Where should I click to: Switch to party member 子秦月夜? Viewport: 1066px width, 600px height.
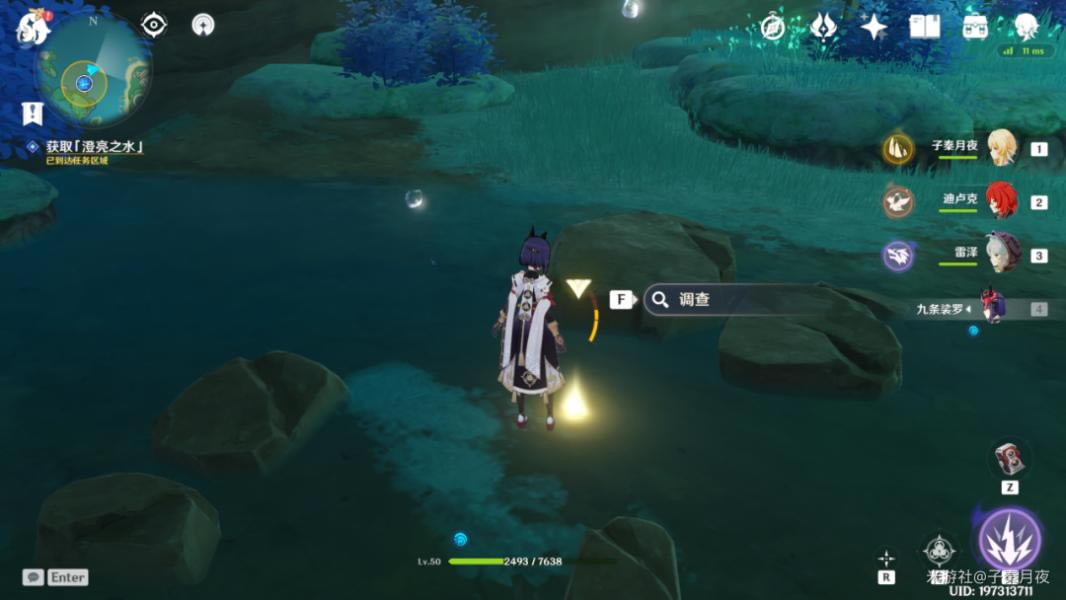click(1001, 148)
